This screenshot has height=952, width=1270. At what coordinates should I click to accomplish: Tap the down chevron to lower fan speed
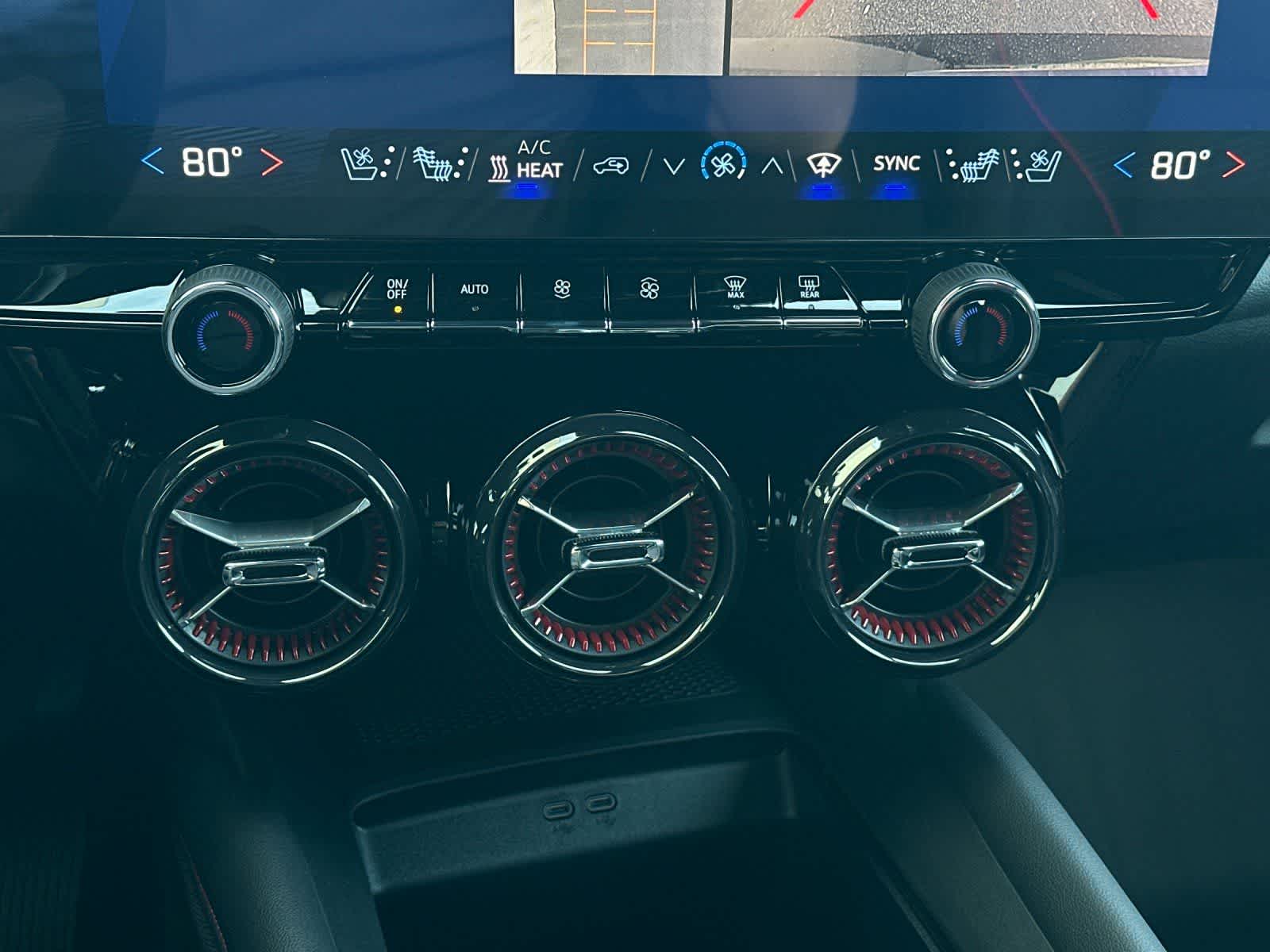[673, 165]
